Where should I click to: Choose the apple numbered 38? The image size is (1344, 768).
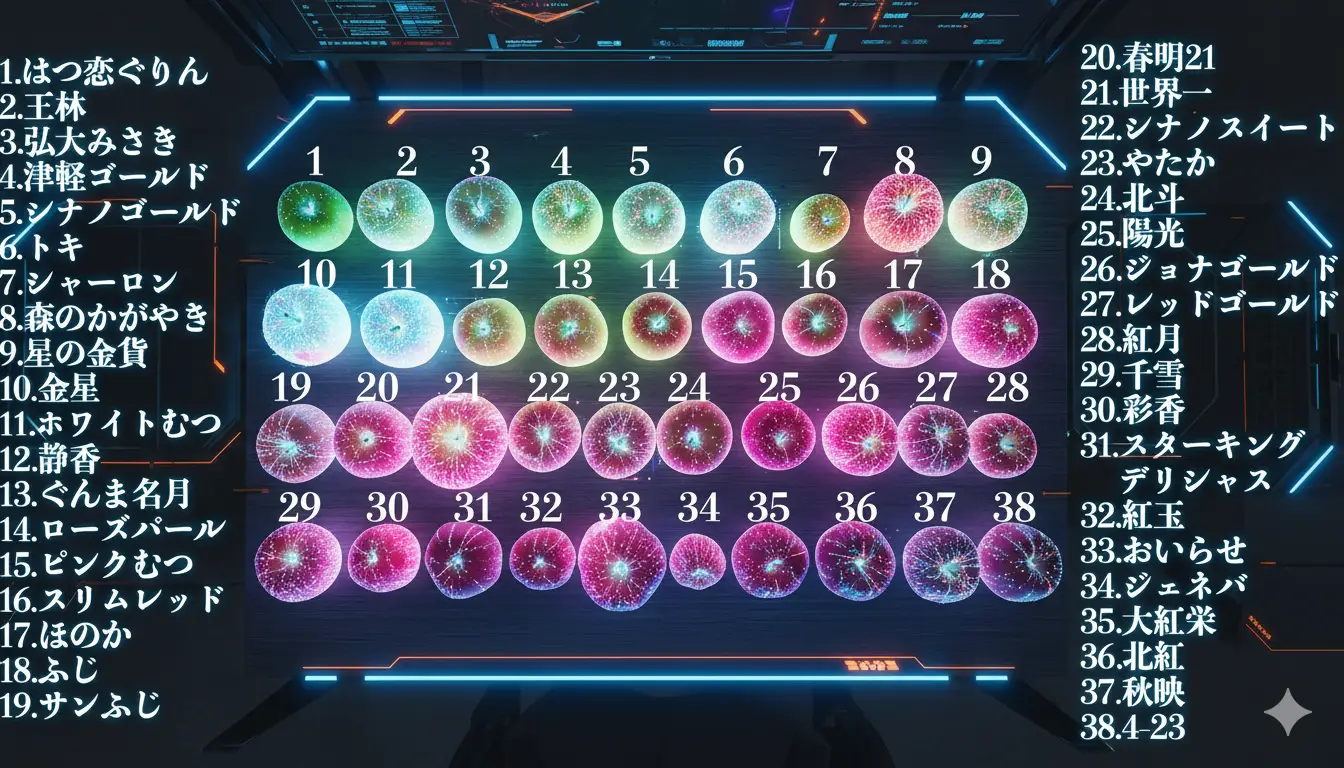tap(1019, 562)
